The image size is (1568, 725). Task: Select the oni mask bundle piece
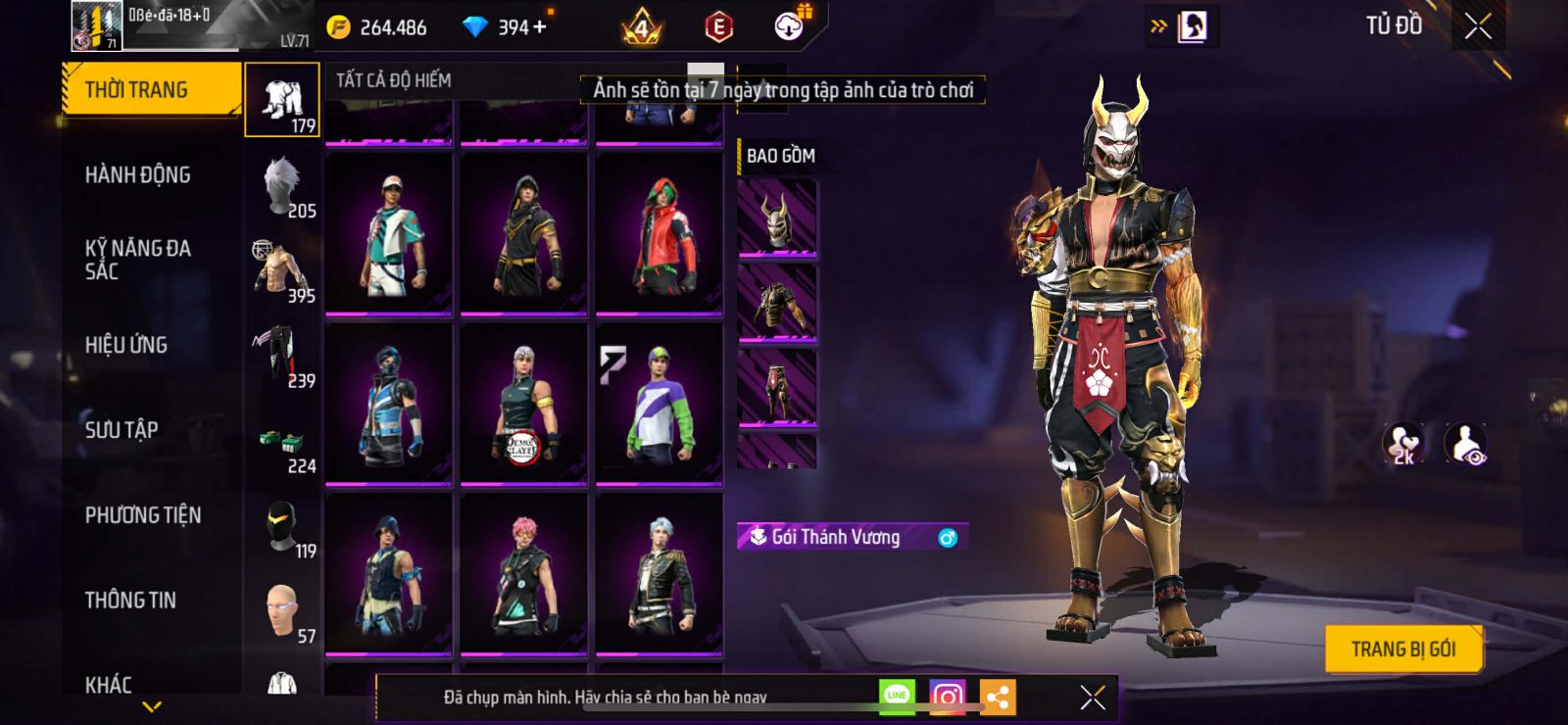(776, 219)
